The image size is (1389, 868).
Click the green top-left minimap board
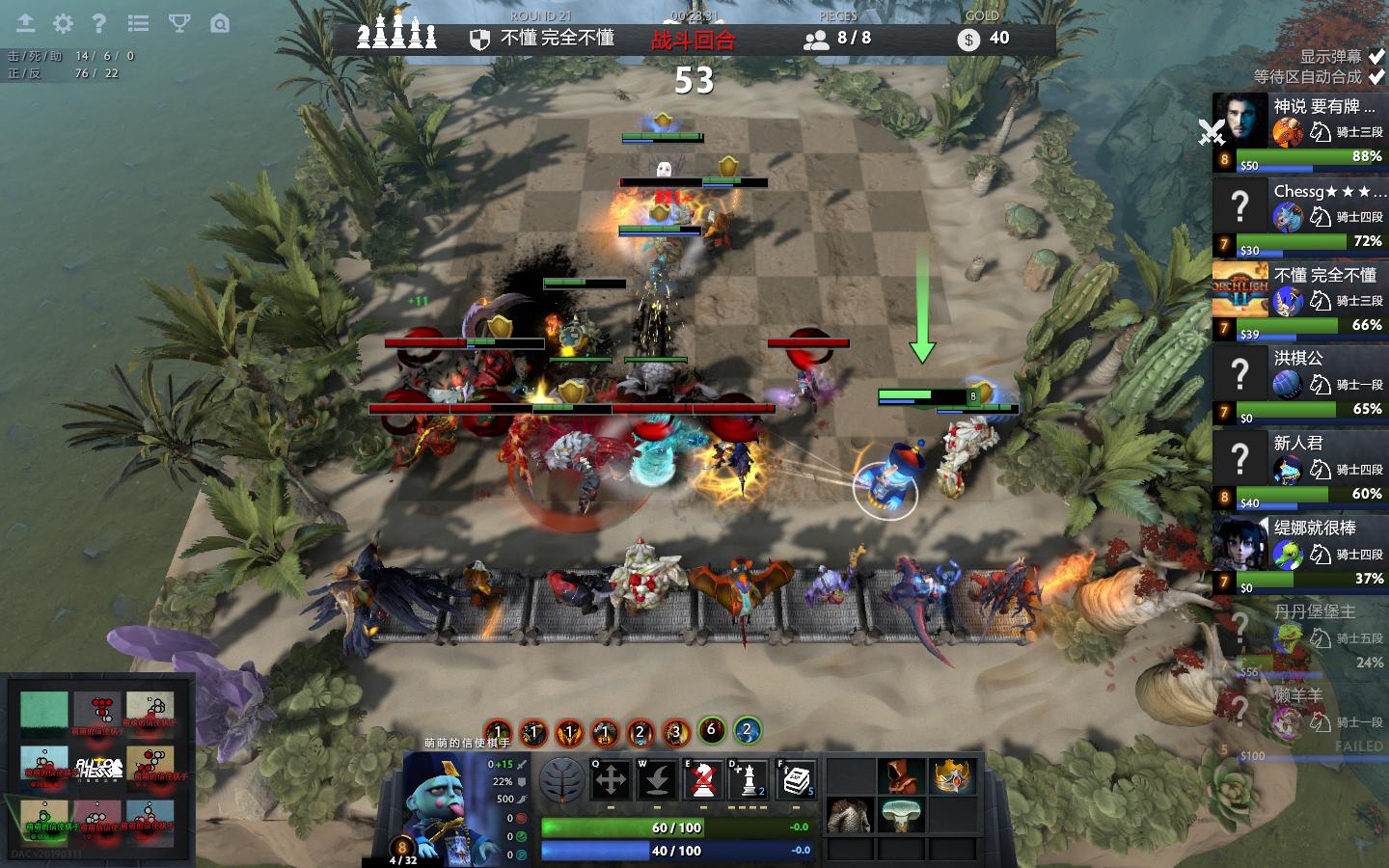click(44, 712)
